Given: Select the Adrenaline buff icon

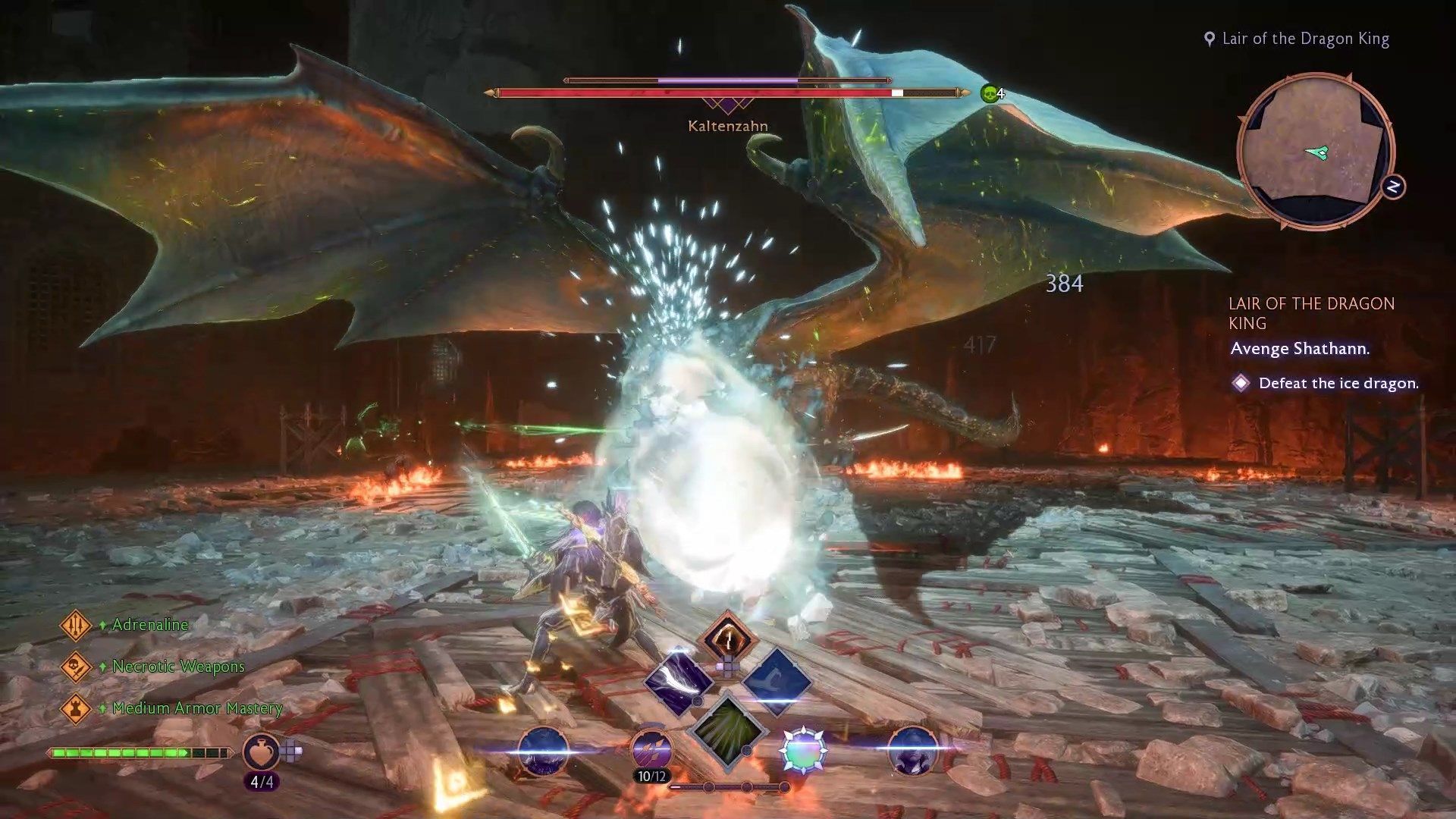Looking at the screenshot, I should (x=75, y=626).
